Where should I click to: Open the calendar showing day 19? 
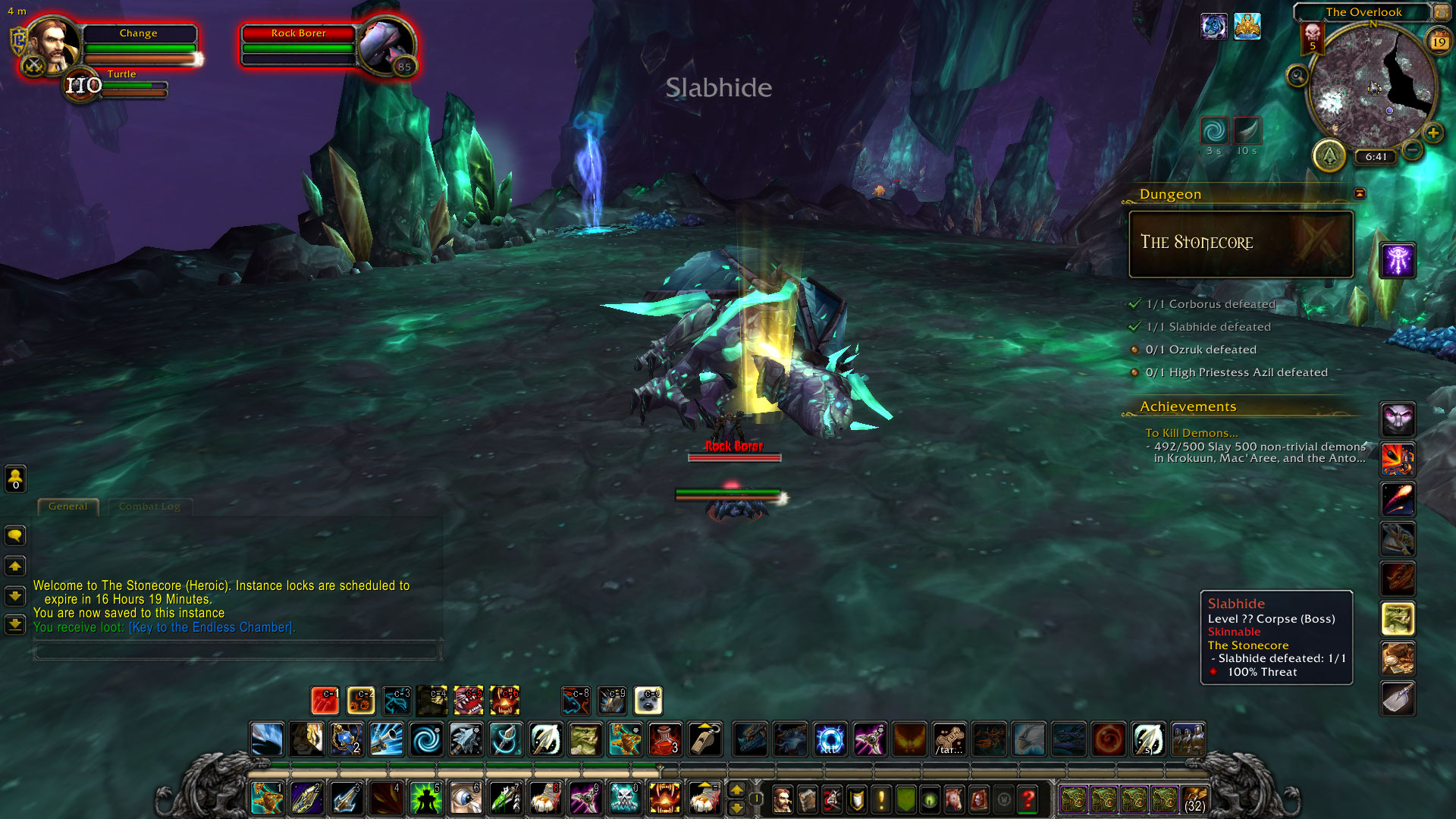pos(1439,42)
